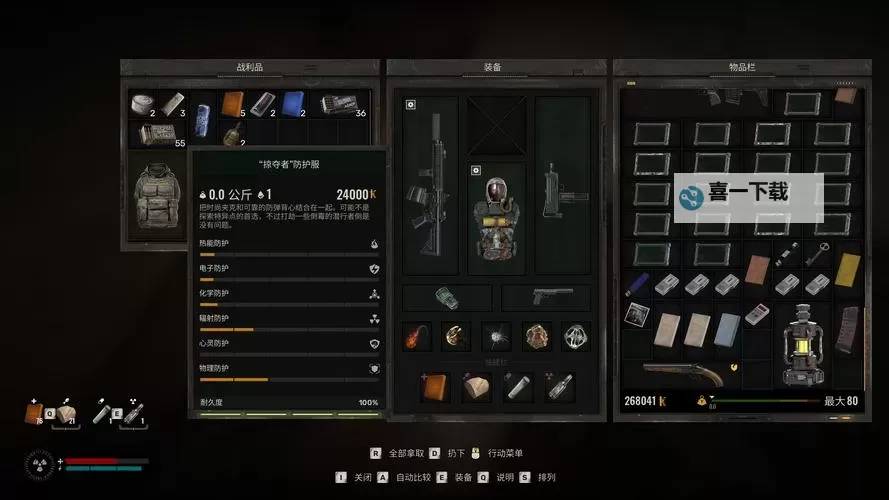Viewport: 889px width, 500px height.
Task: Select the cage-like sphere artifact slot
Action: tap(575, 337)
